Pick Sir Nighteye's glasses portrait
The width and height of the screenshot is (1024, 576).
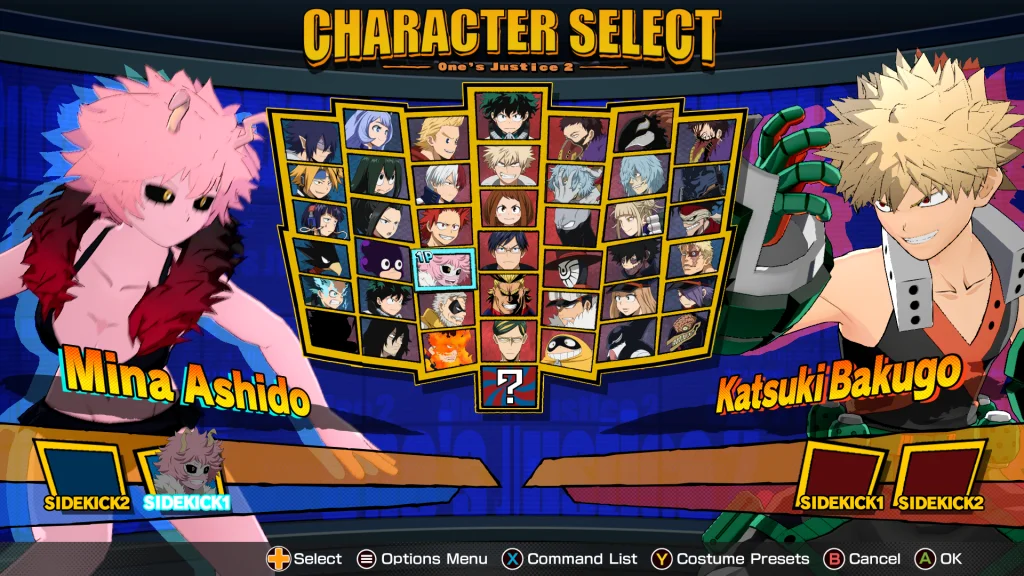tap(509, 340)
